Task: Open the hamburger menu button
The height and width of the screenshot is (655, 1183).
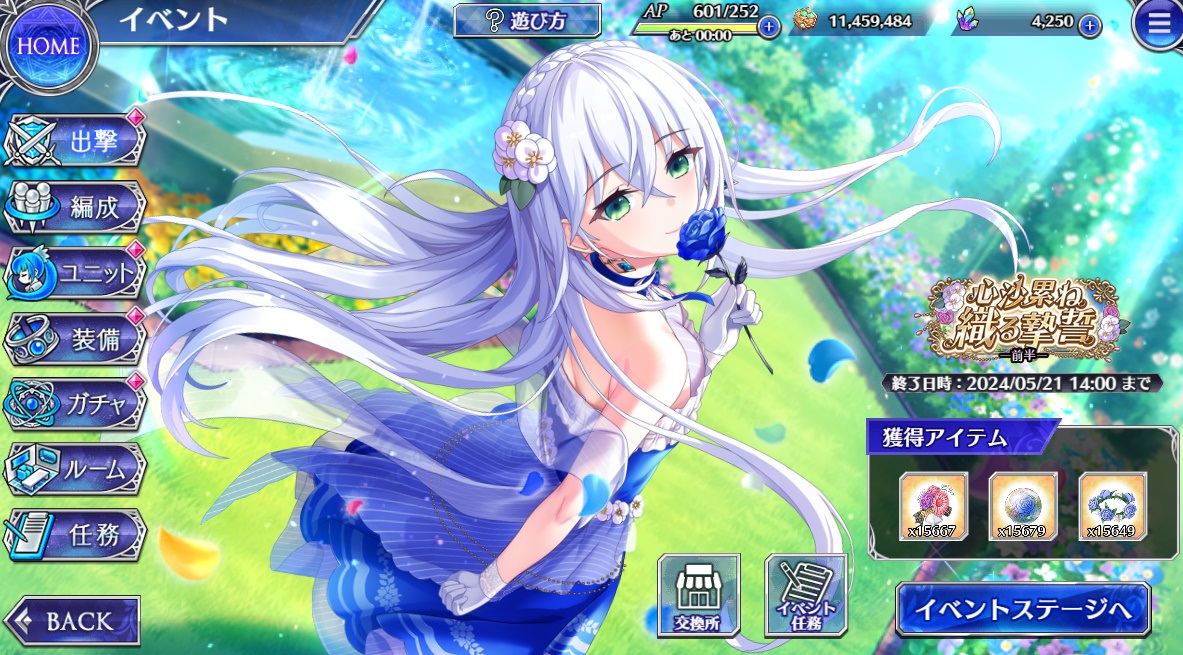Action: (x=1158, y=26)
